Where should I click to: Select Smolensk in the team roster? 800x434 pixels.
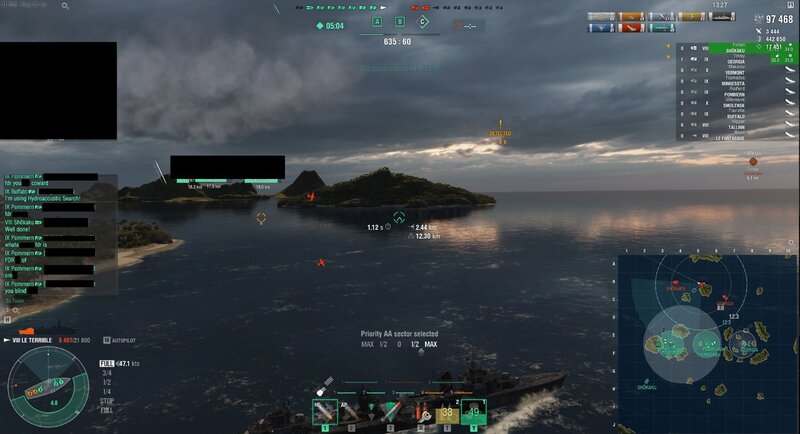click(735, 104)
